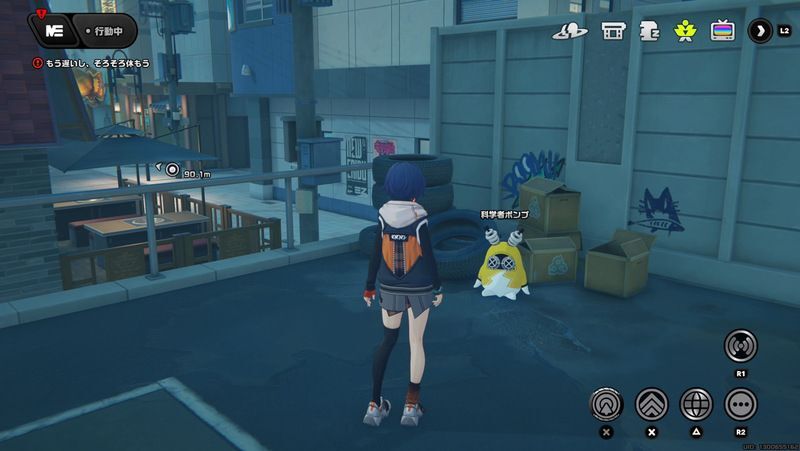Open the globe map button
Viewport: 800px width, 451px height.
pos(696,404)
